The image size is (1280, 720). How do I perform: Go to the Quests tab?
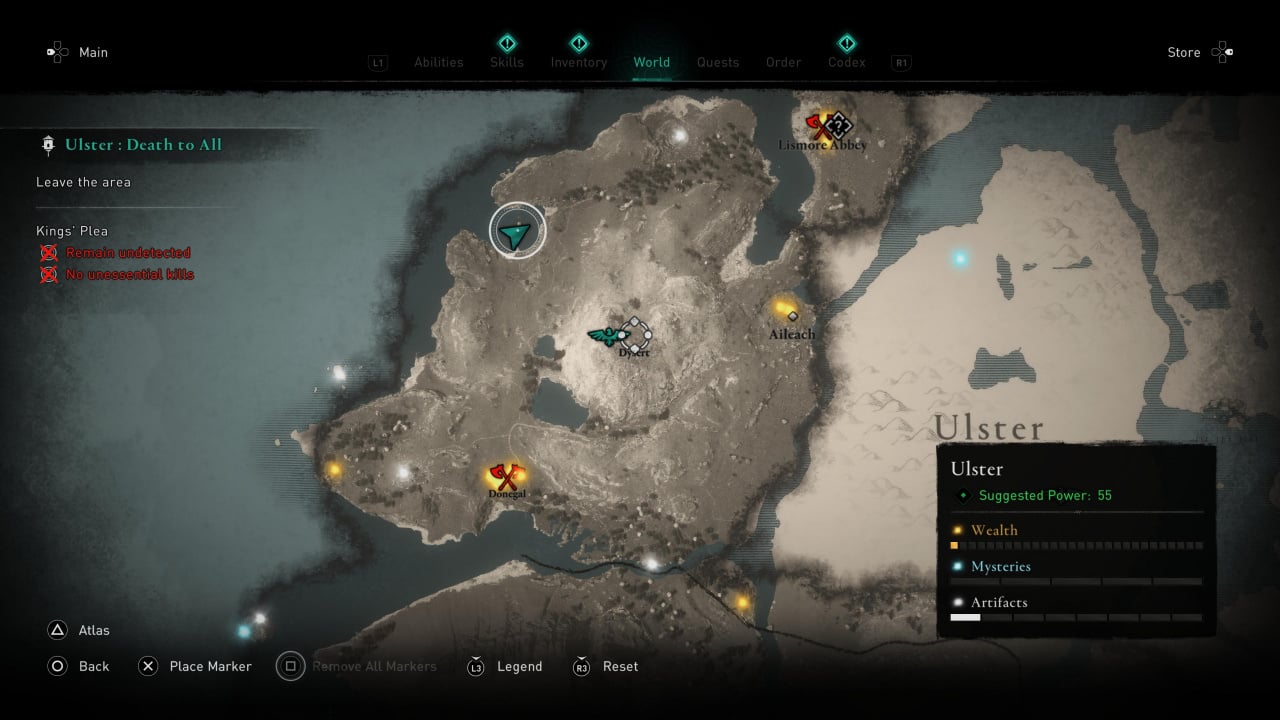coord(718,62)
